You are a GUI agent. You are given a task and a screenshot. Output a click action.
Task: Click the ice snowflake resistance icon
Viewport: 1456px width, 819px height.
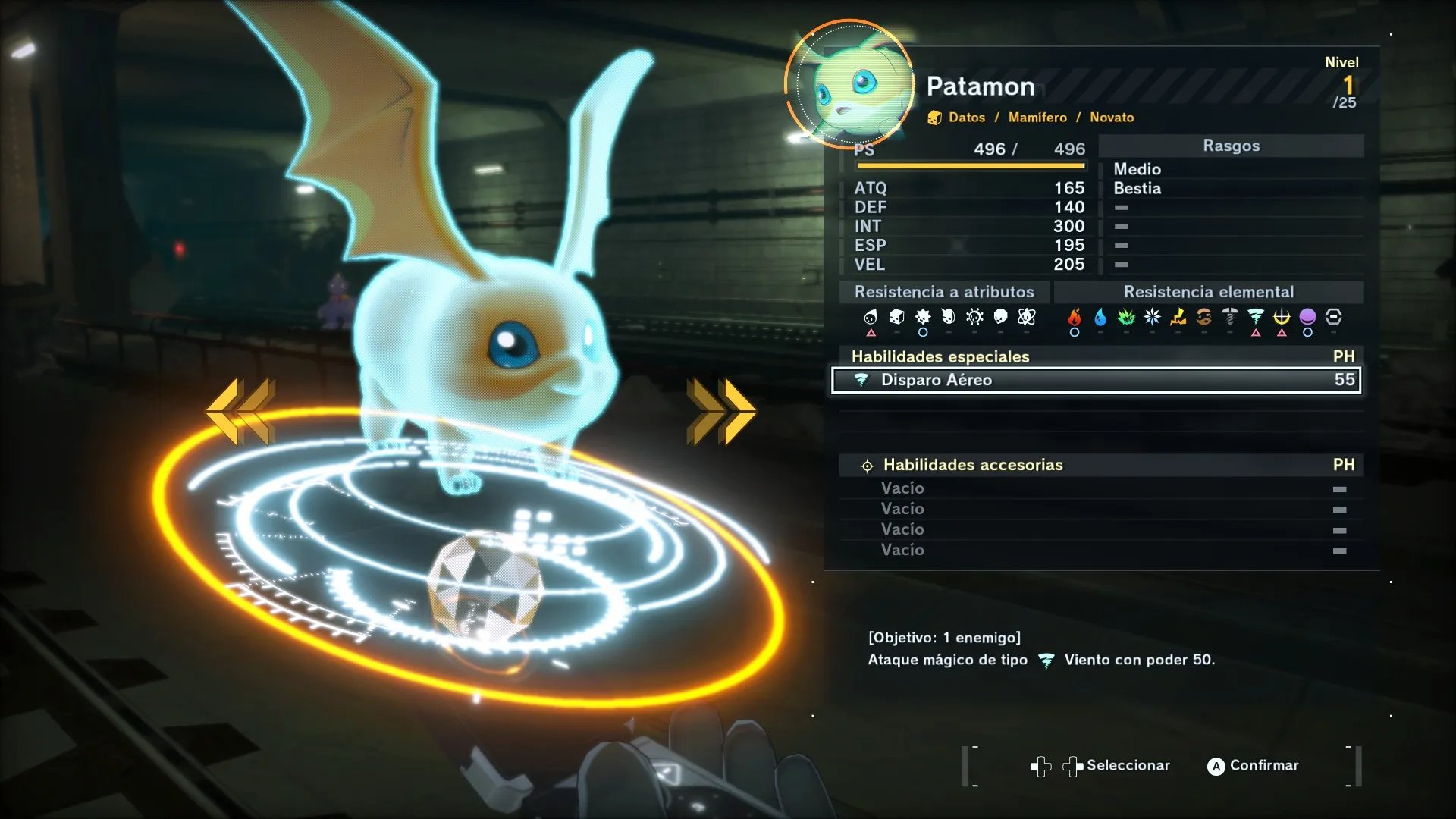coord(1152,317)
